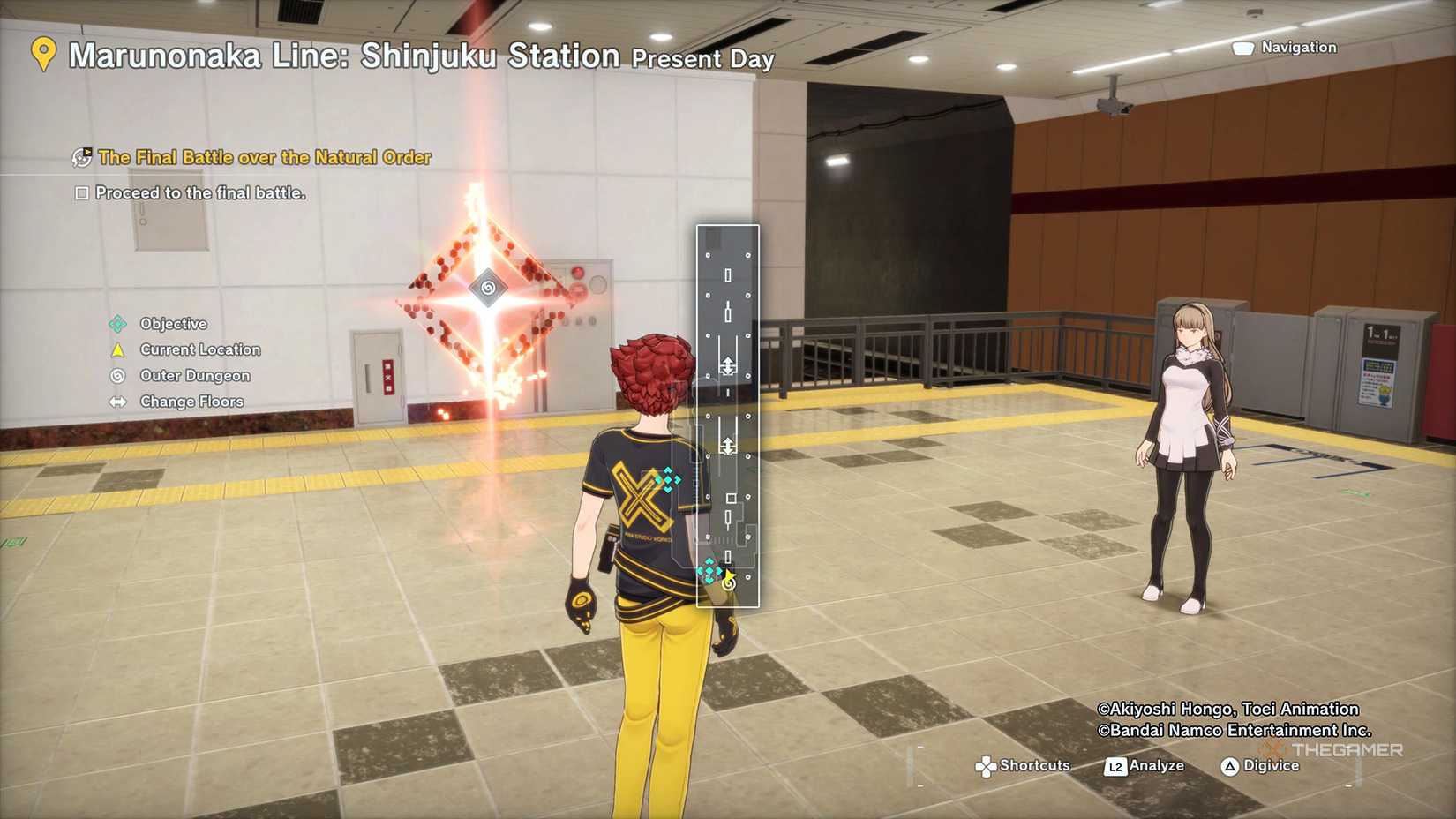Select the yellow current location arrow on minimap
The width and height of the screenshot is (1456, 819).
[730, 575]
